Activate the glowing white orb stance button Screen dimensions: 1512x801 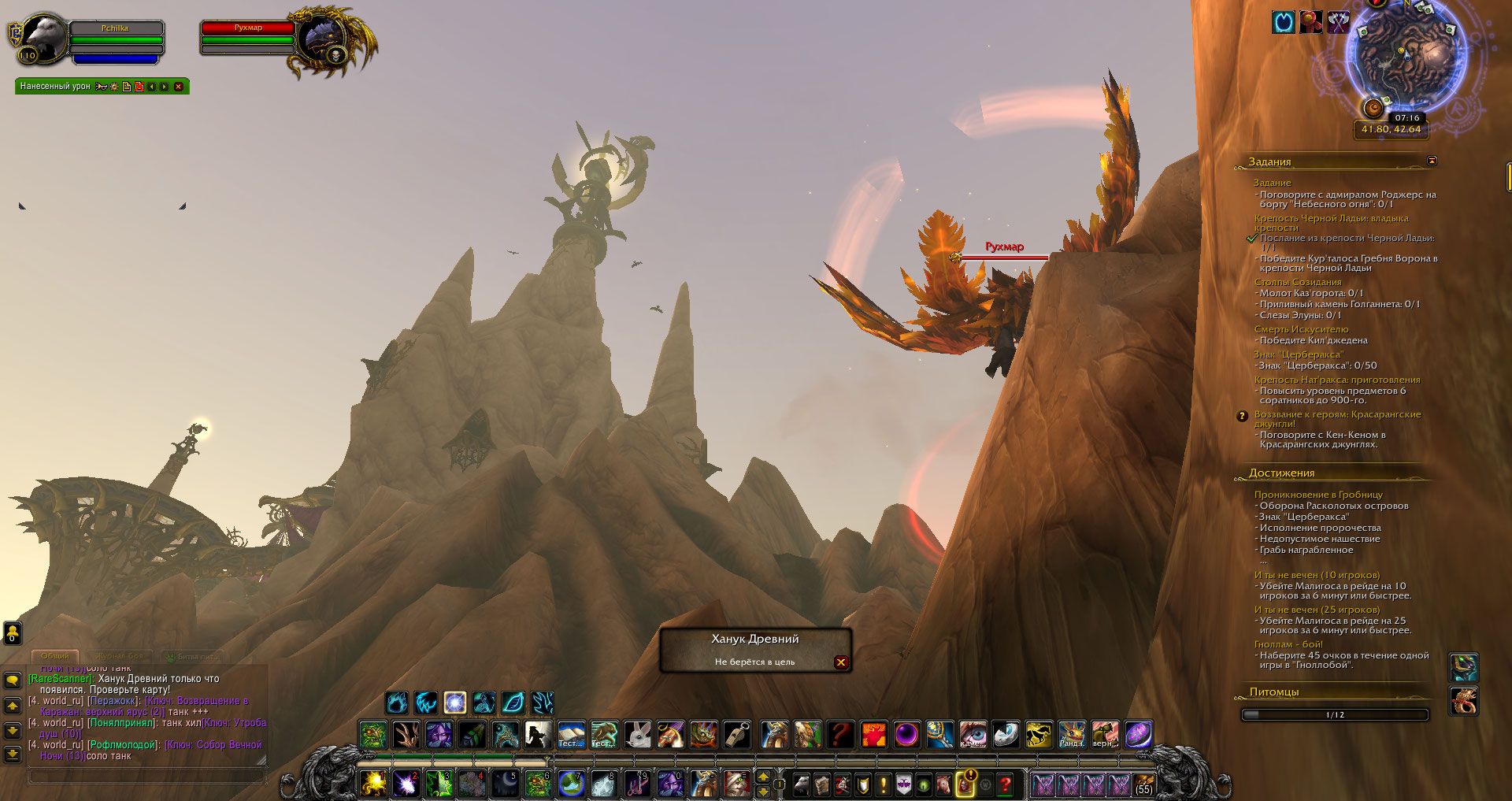pos(455,703)
